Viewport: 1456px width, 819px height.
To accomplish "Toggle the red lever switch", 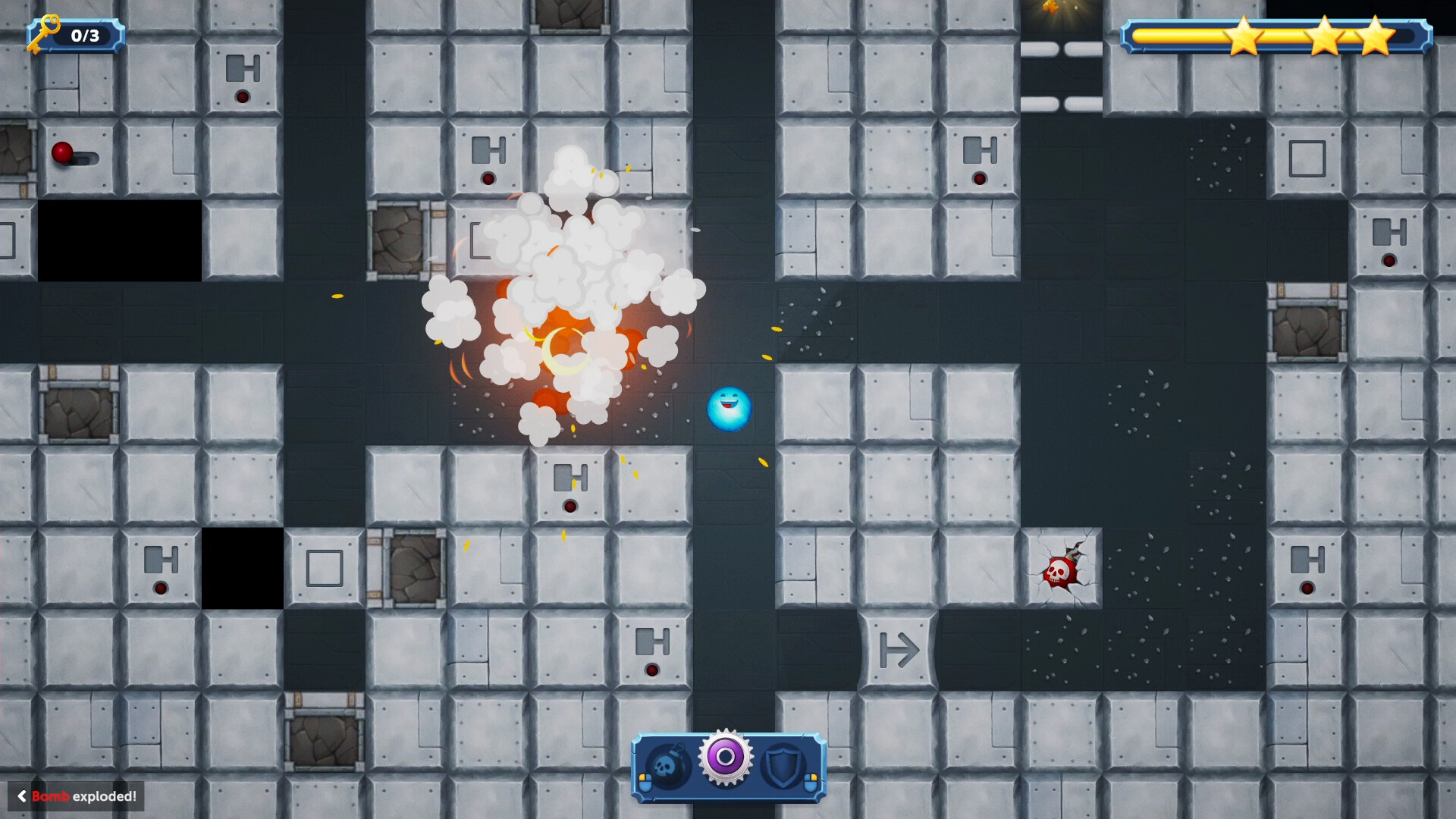I will 61,152.
